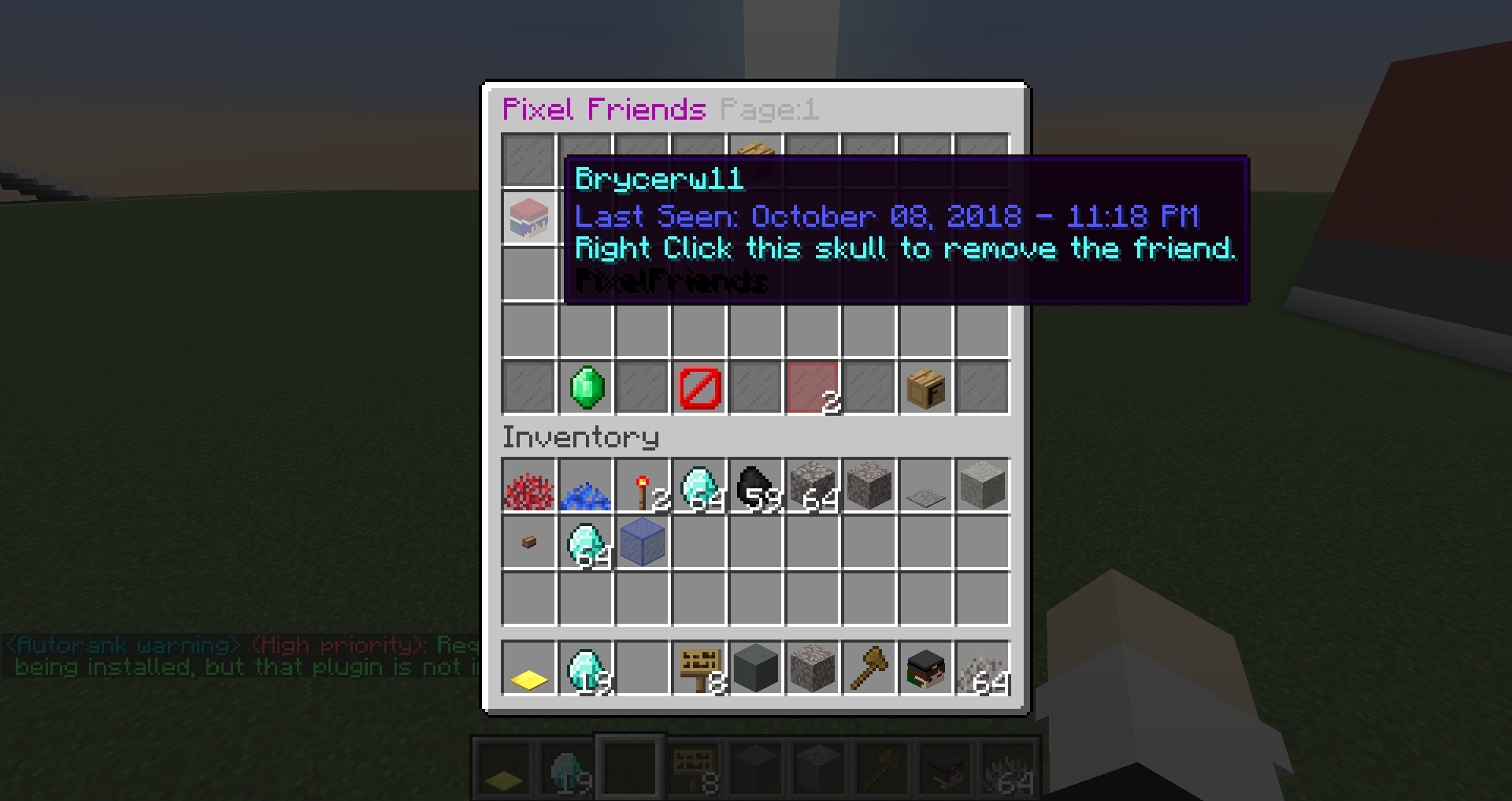This screenshot has height=801, width=1512.
Task: Click the wooden block marked F
Action: pyautogui.click(x=926, y=387)
